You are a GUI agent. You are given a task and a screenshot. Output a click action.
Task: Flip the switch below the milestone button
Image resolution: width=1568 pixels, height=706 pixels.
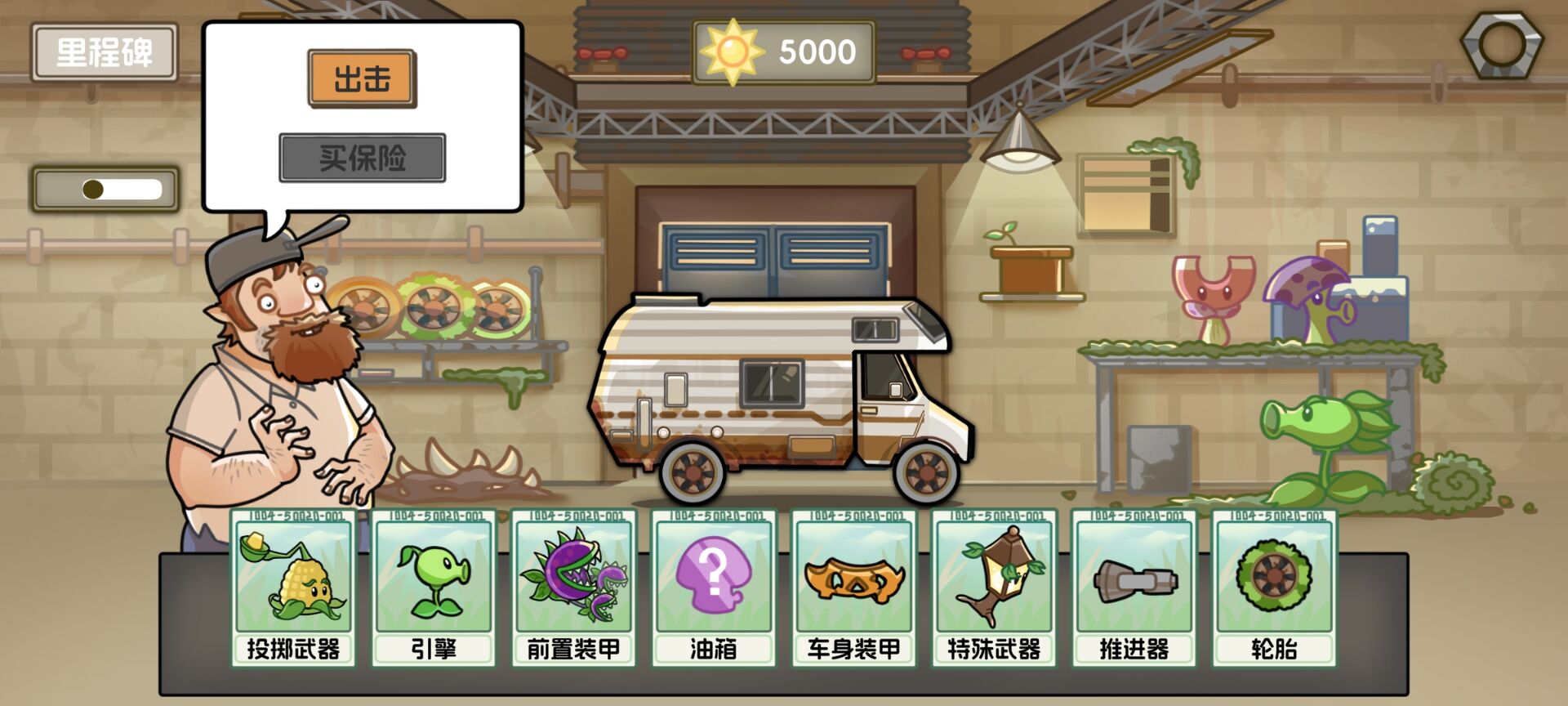tap(106, 186)
